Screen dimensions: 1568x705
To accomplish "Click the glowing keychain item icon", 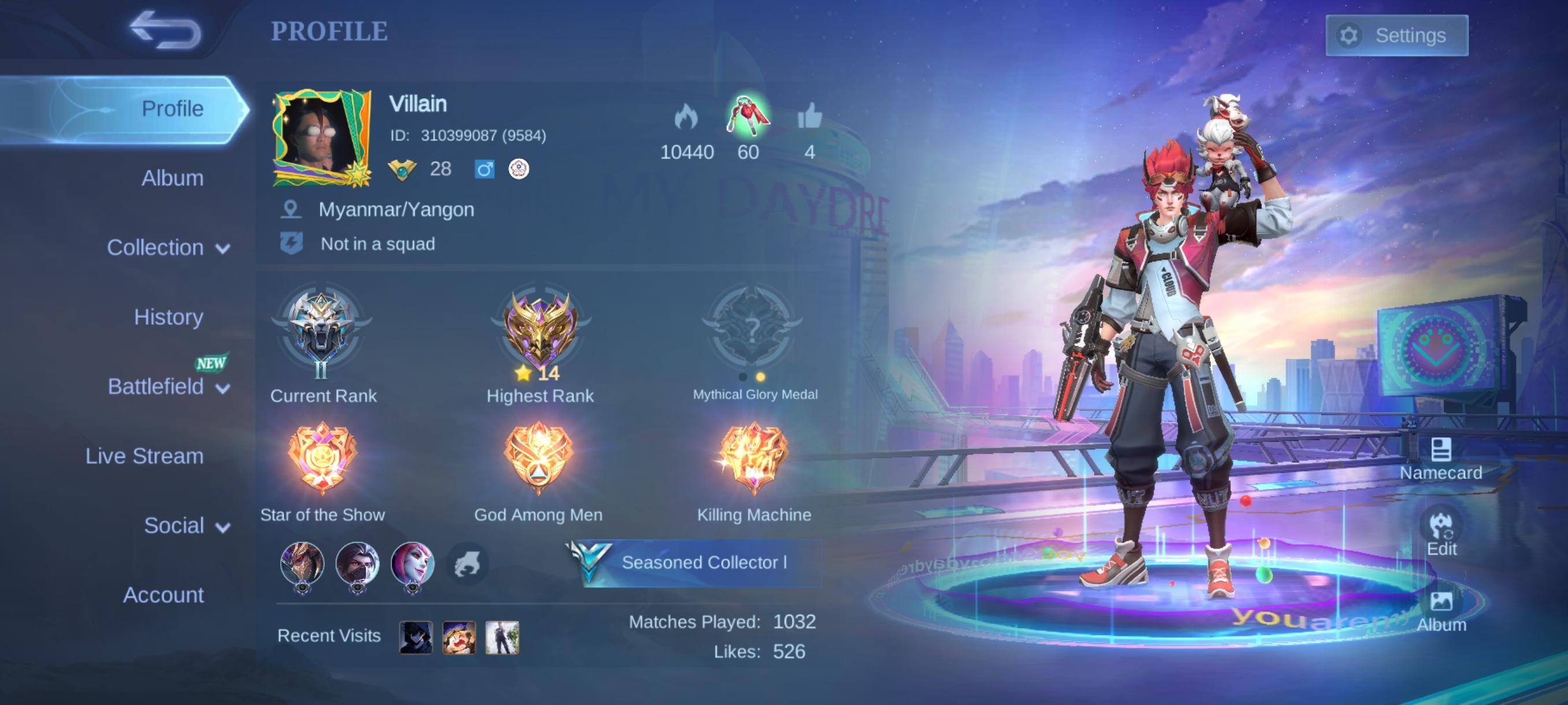I will coord(747,117).
